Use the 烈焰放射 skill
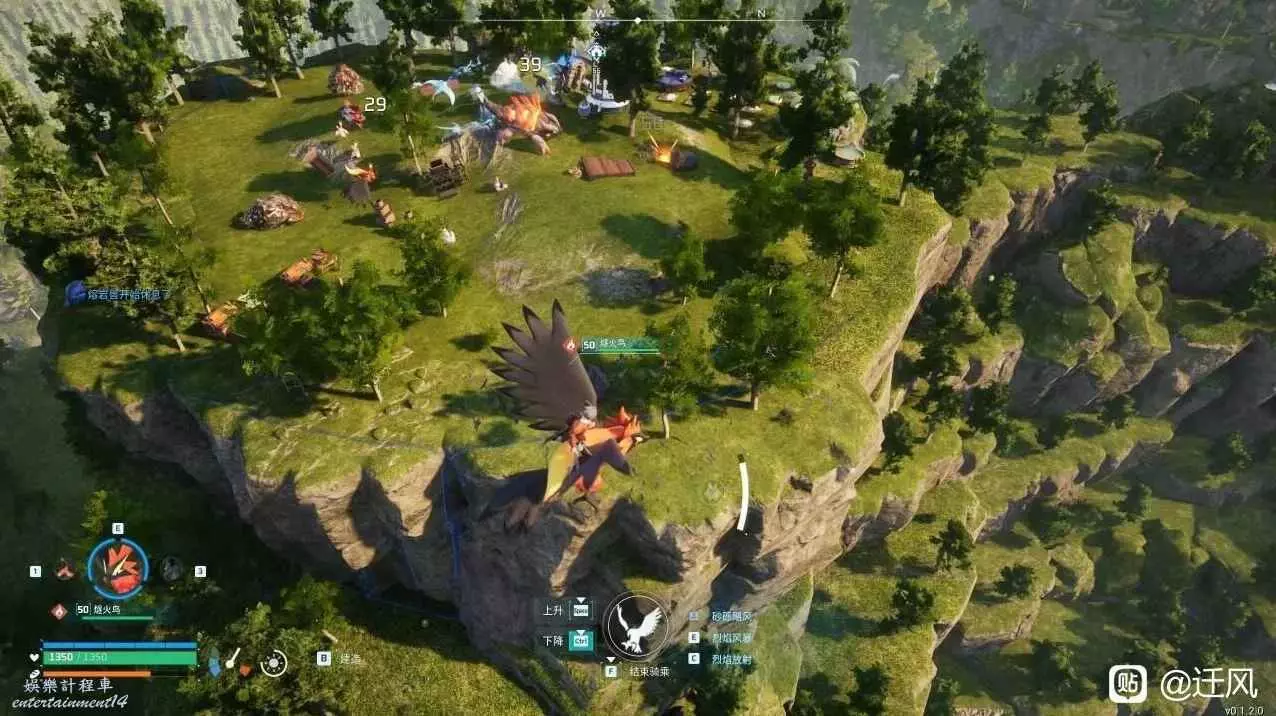 point(733,658)
